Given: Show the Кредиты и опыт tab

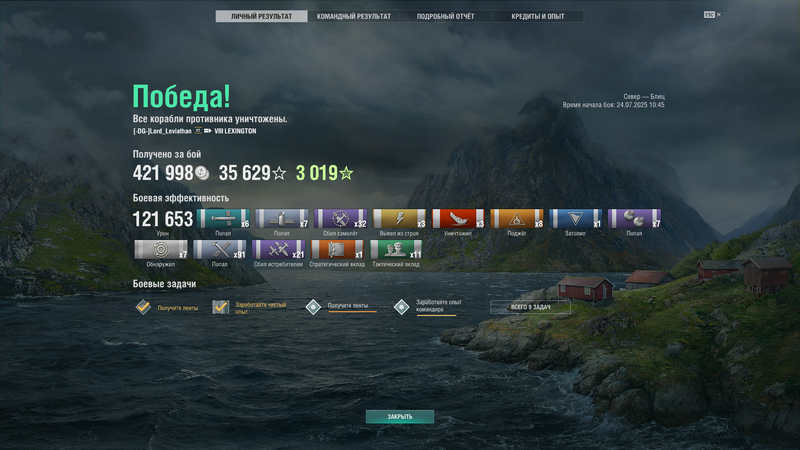Looking at the screenshot, I should [537, 17].
